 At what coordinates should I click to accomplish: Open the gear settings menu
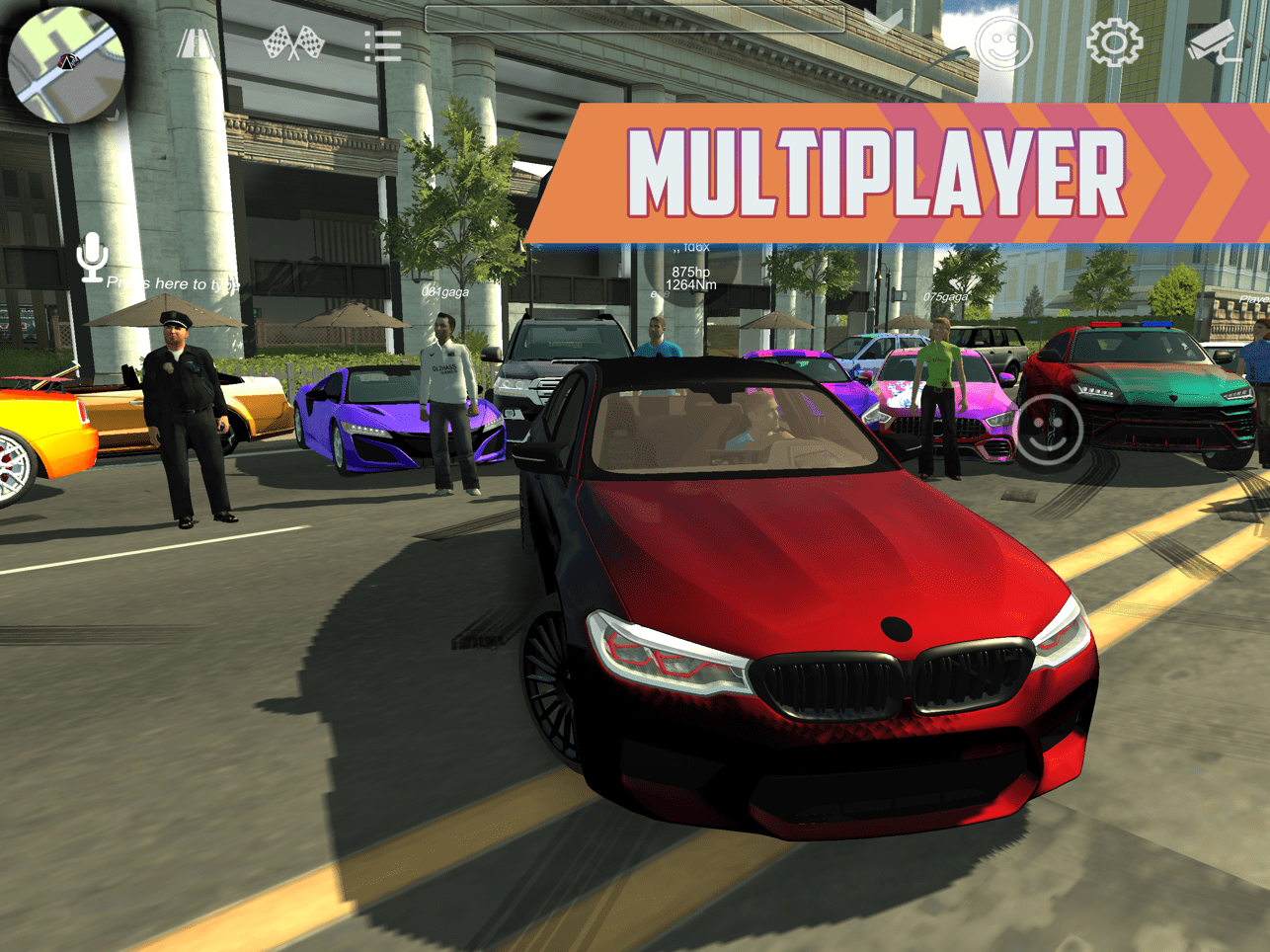(1114, 42)
